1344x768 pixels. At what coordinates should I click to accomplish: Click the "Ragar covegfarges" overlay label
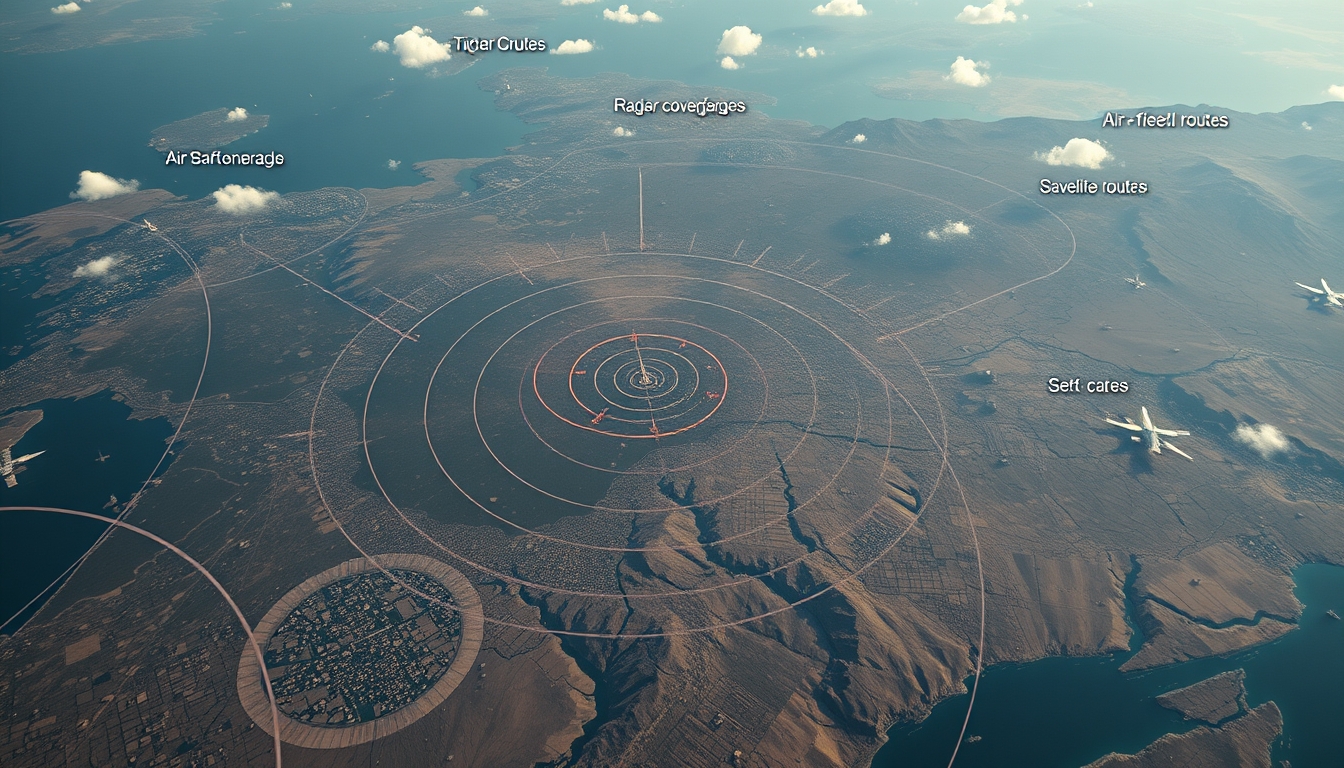pyautogui.click(x=679, y=106)
